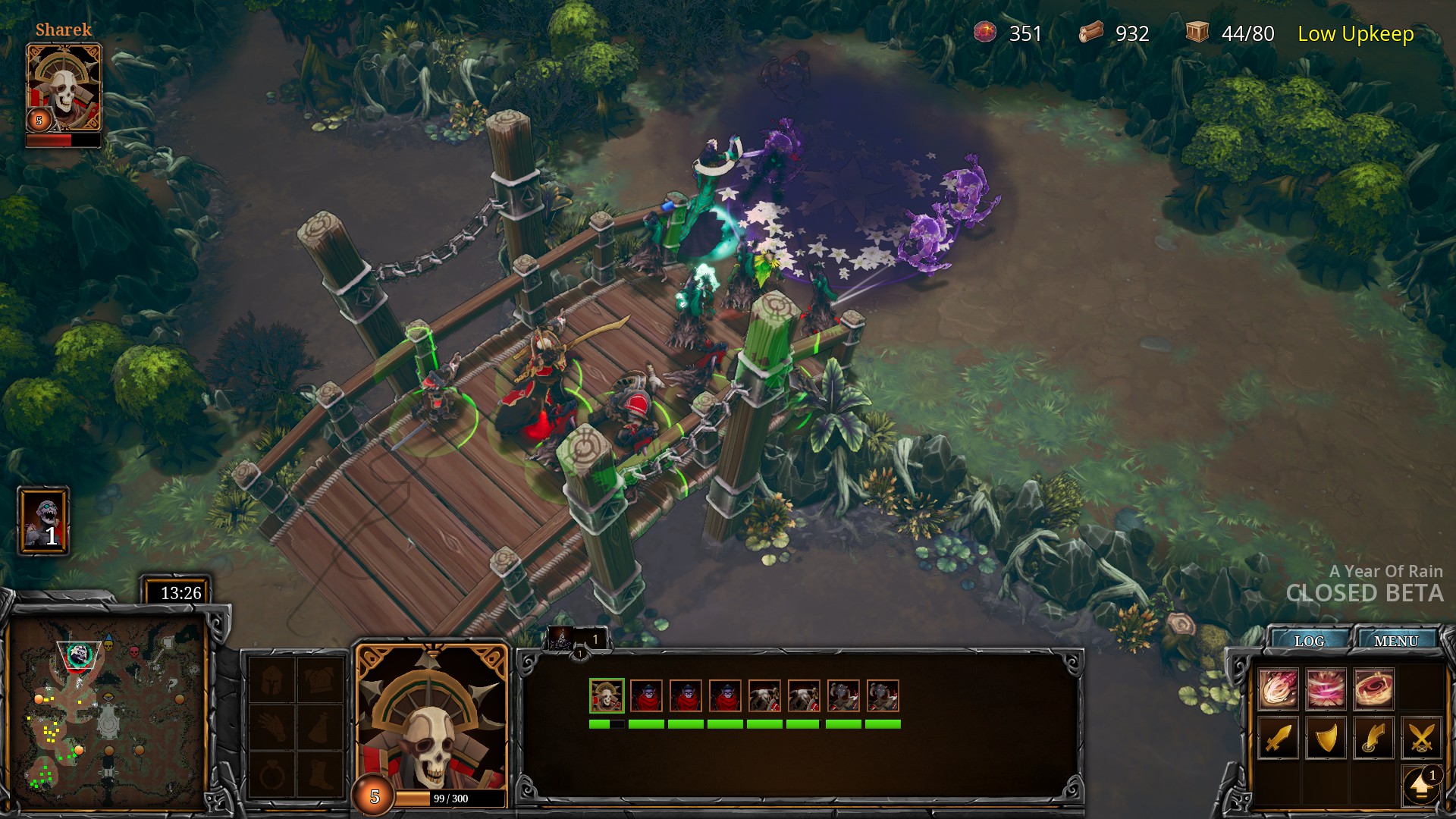Select the skull hero in the selection group
Viewport: 1456px width, 819px height.
(x=607, y=696)
